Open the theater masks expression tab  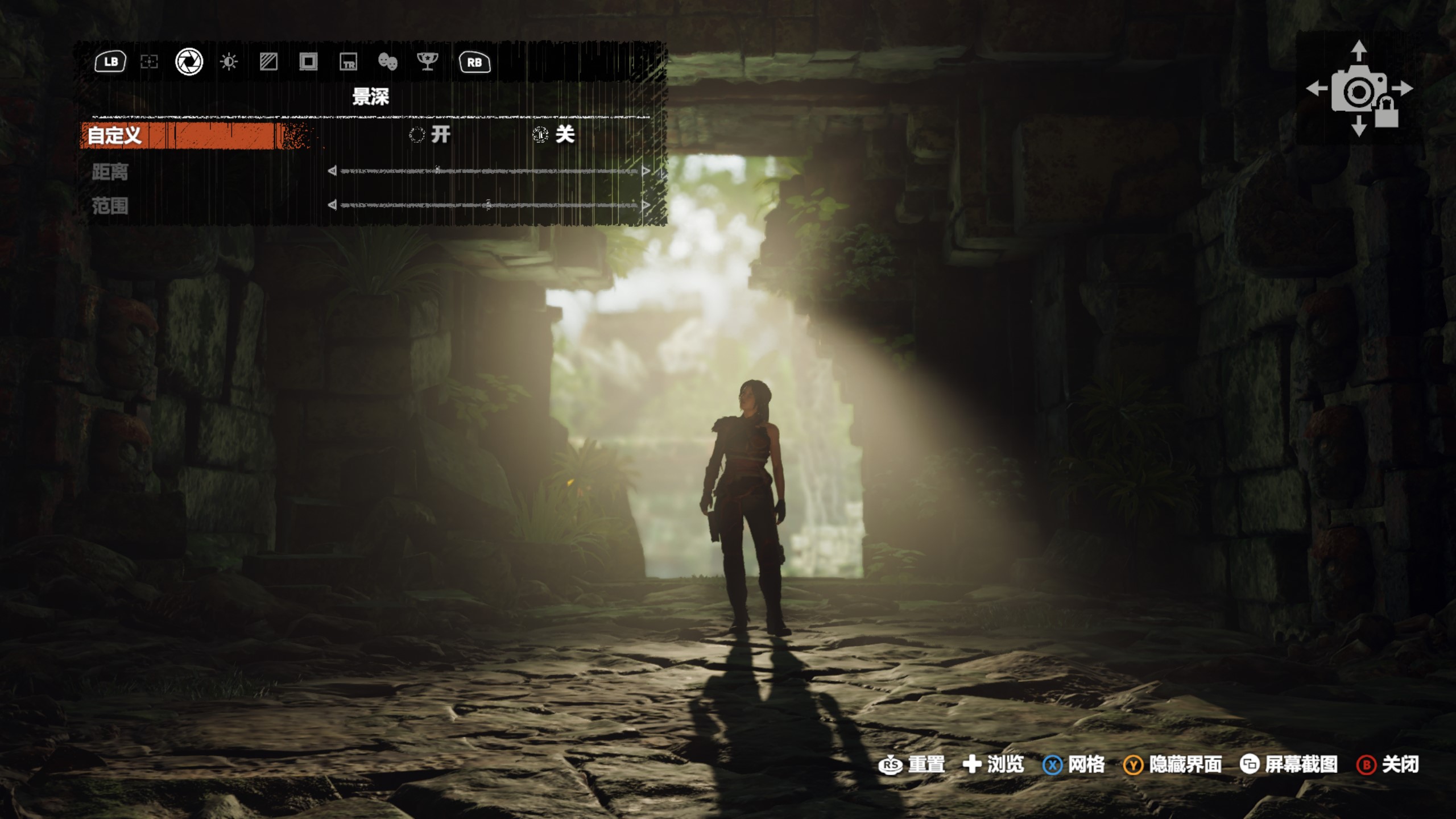(388, 62)
